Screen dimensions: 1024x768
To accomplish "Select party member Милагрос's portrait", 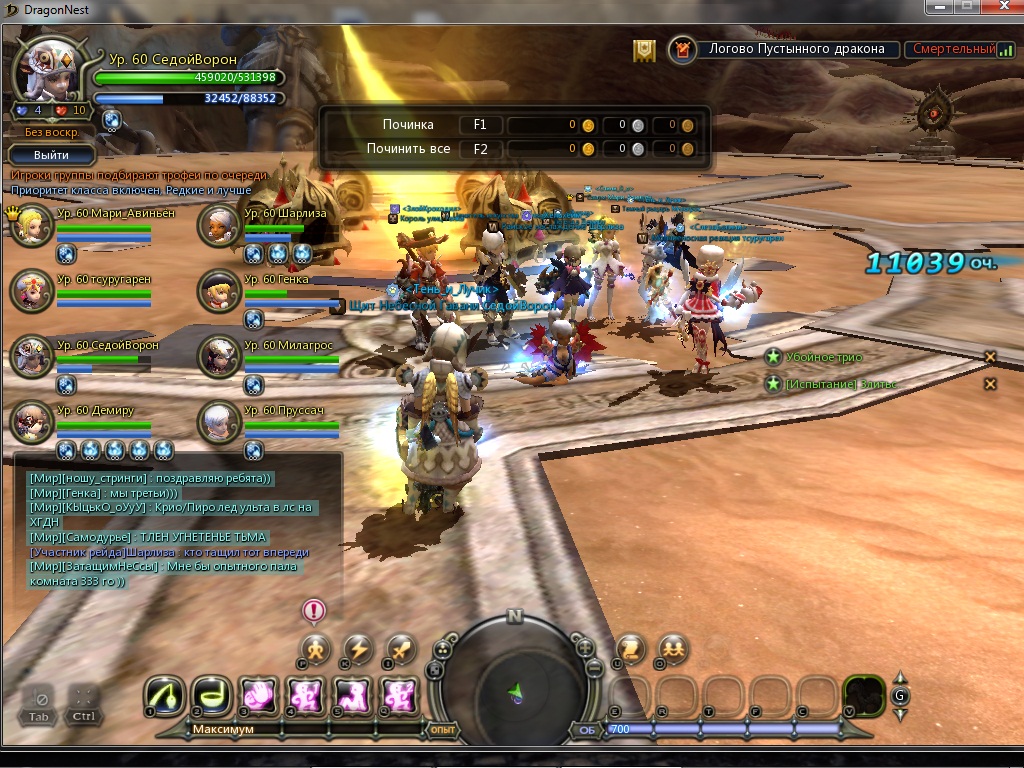I will (x=218, y=357).
